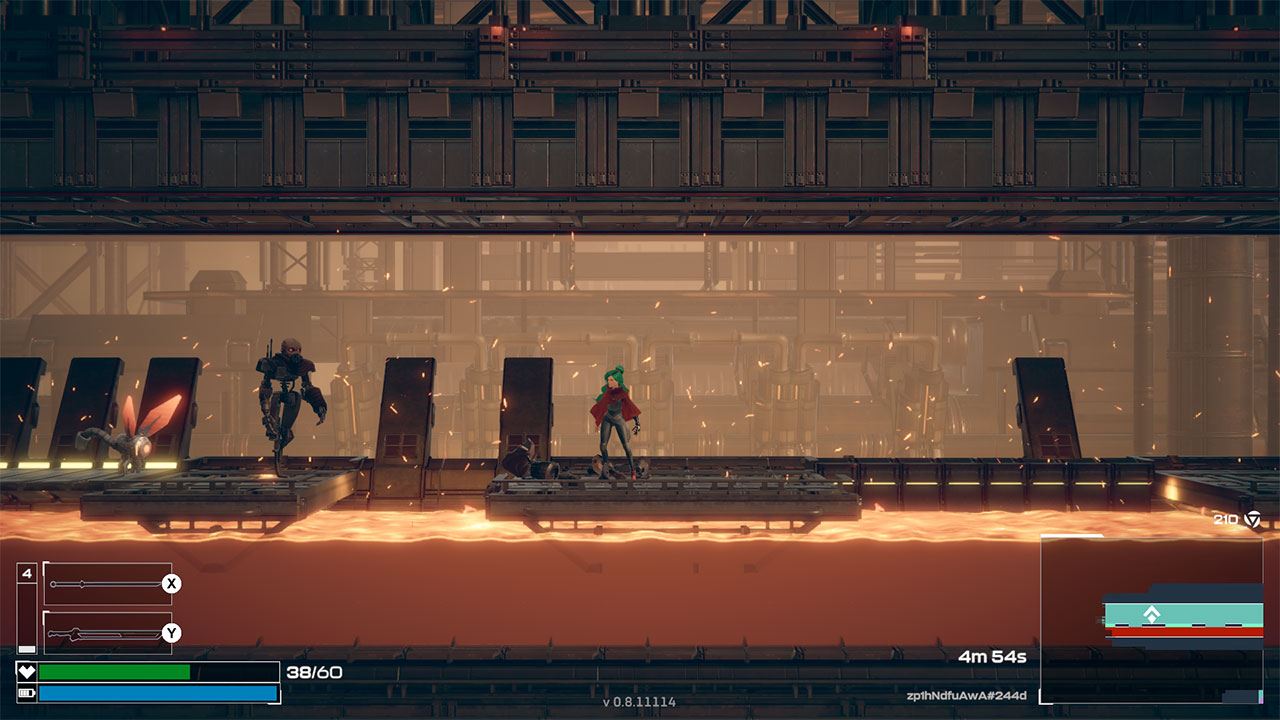1280x720 pixels.
Task: Open the minimap panel
Action: point(1151,618)
